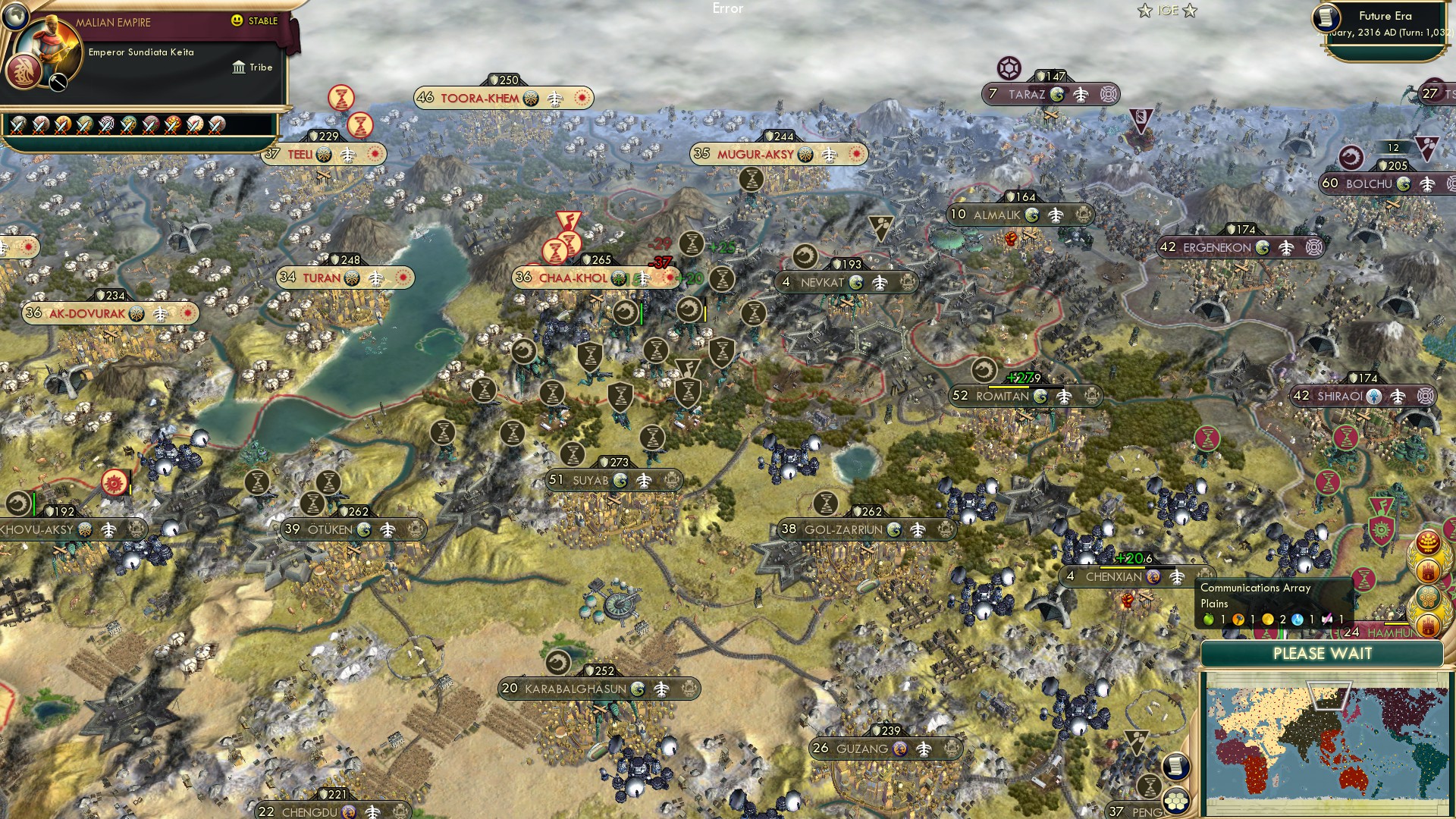The width and height of the screenshot is (1456, 819).
Task: Click the top red-gold notification icon
Action: click(1429, 542)
